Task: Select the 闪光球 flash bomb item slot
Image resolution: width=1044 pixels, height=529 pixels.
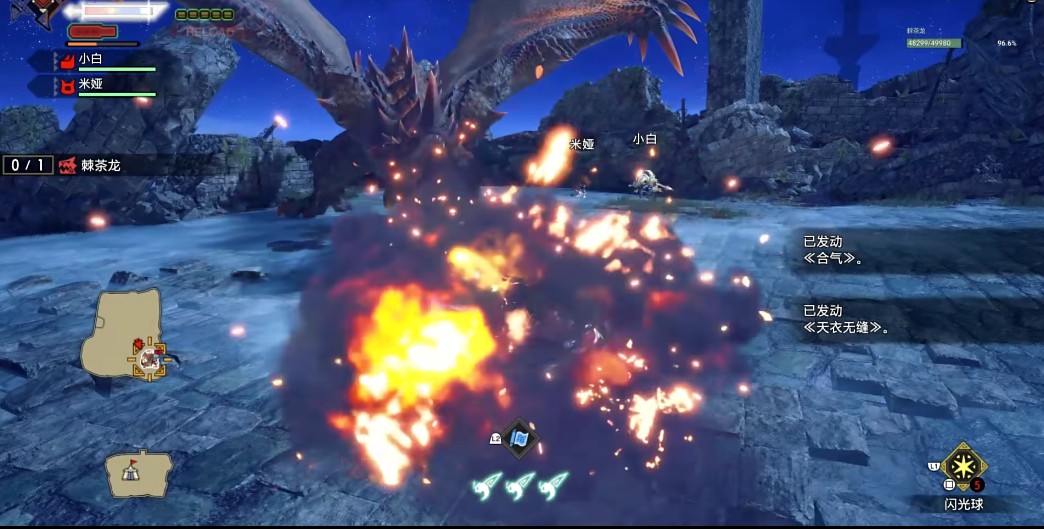Action: pos(964,467)
